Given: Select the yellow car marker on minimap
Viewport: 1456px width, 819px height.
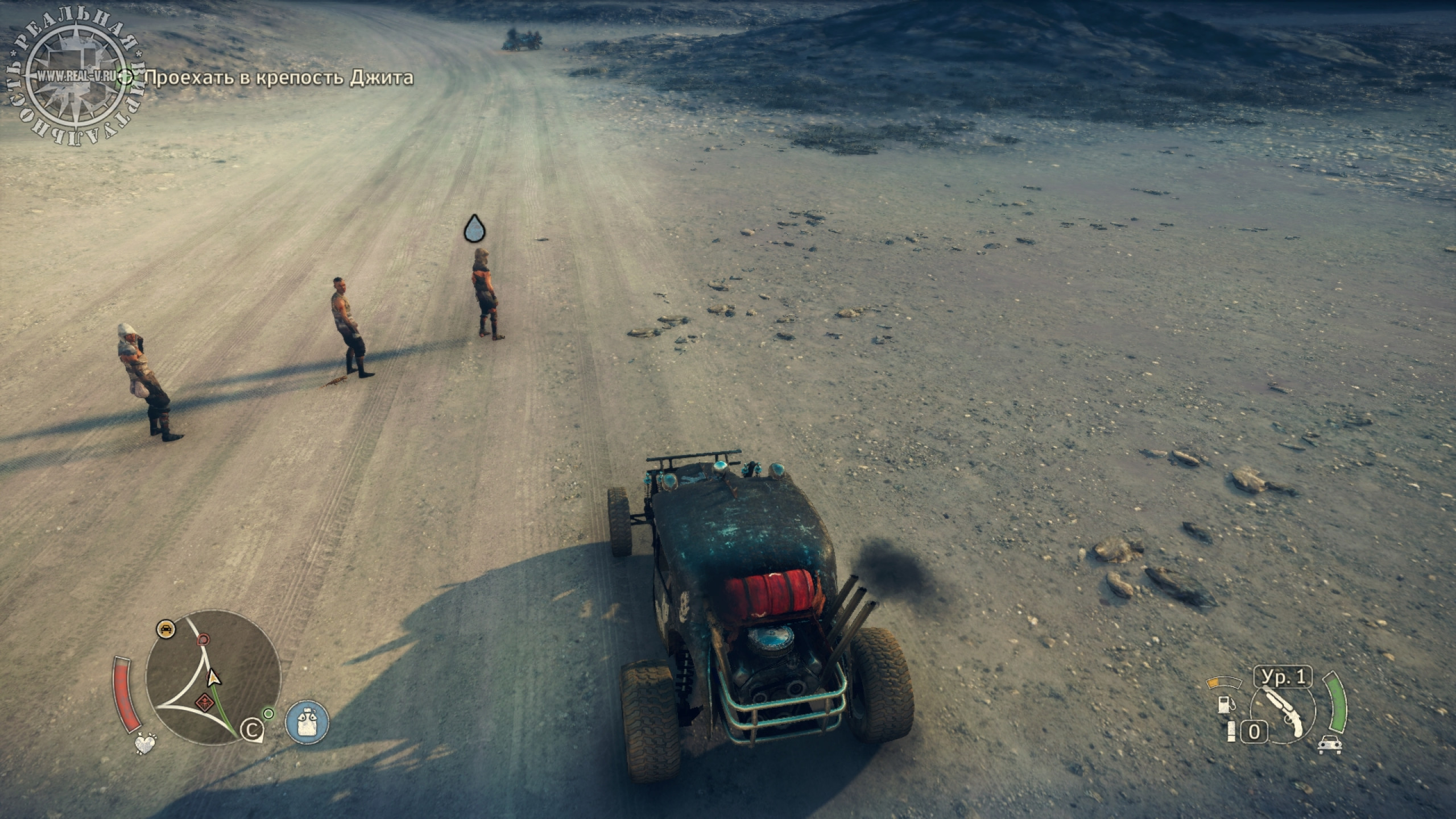Looking at the screenshot, I should pos(165,628).
